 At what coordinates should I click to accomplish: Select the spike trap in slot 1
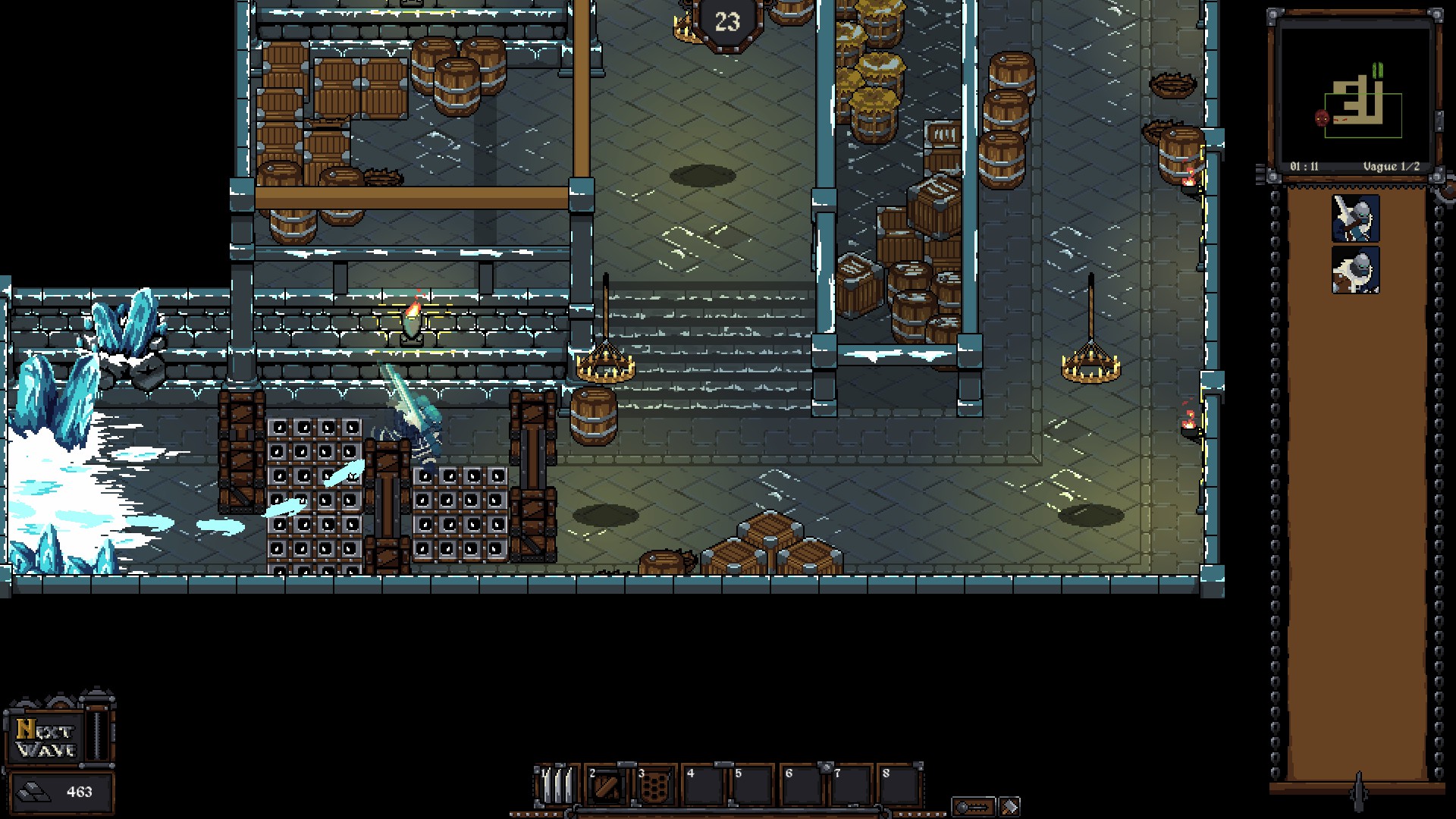[557, 786]
